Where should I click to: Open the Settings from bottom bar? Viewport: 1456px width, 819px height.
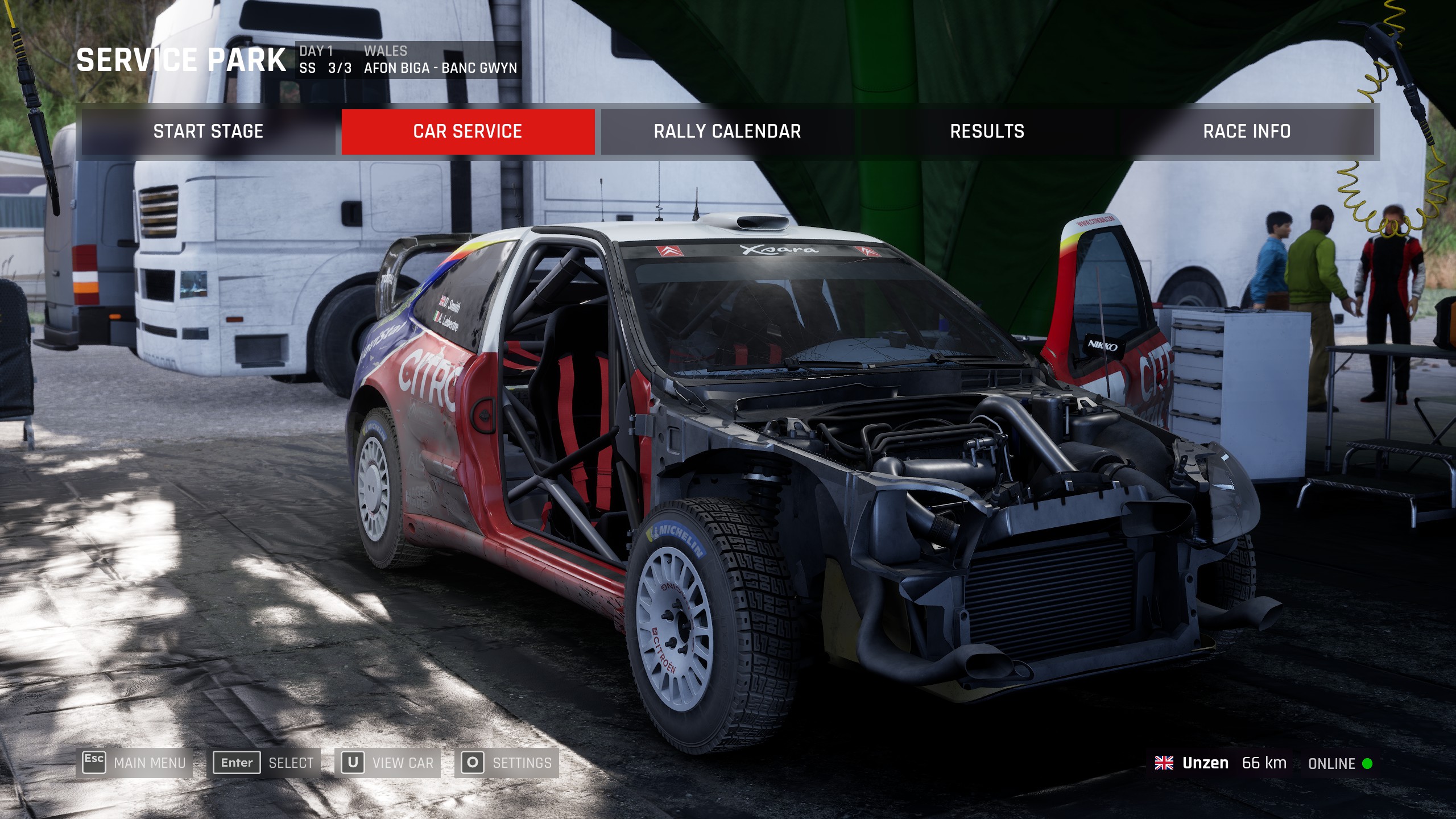coord(507,763)
